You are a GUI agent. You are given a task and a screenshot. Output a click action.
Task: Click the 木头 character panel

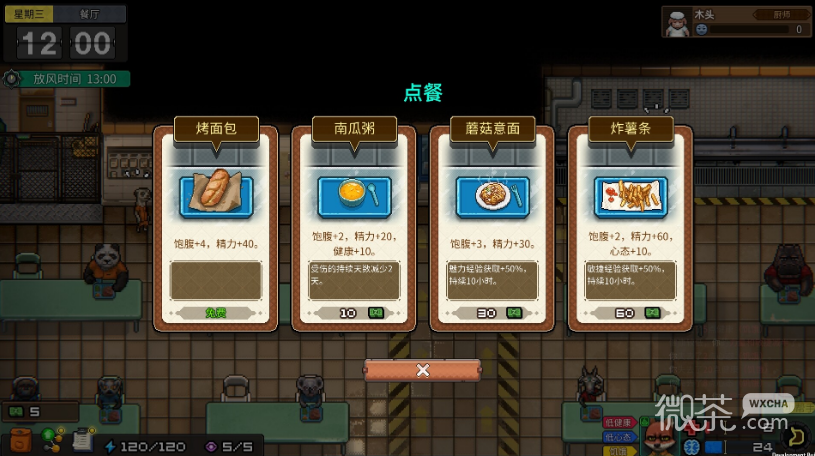point(736,22)
